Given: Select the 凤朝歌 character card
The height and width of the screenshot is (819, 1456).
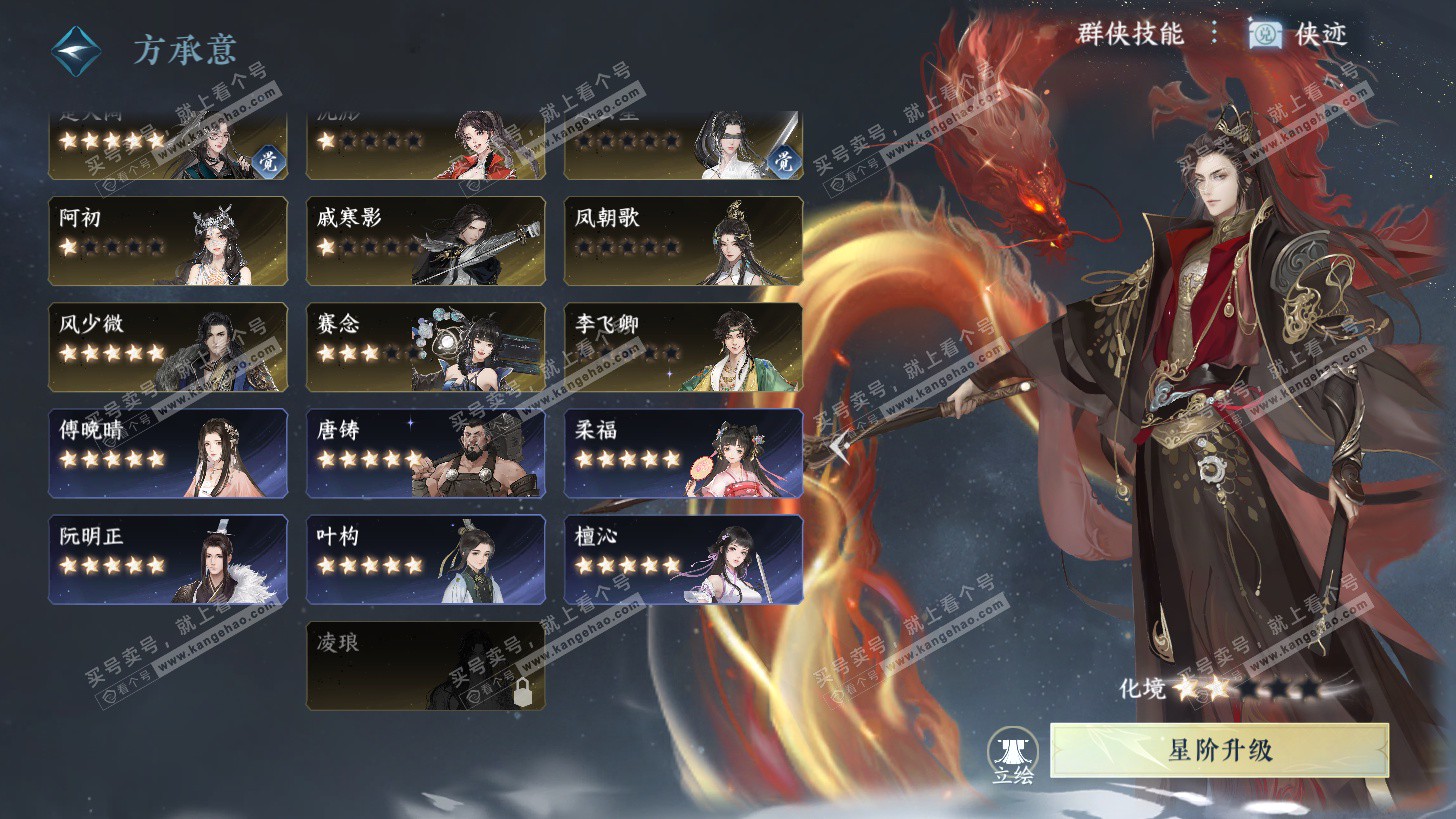Looking at the screenshot, I should point(683,241).
